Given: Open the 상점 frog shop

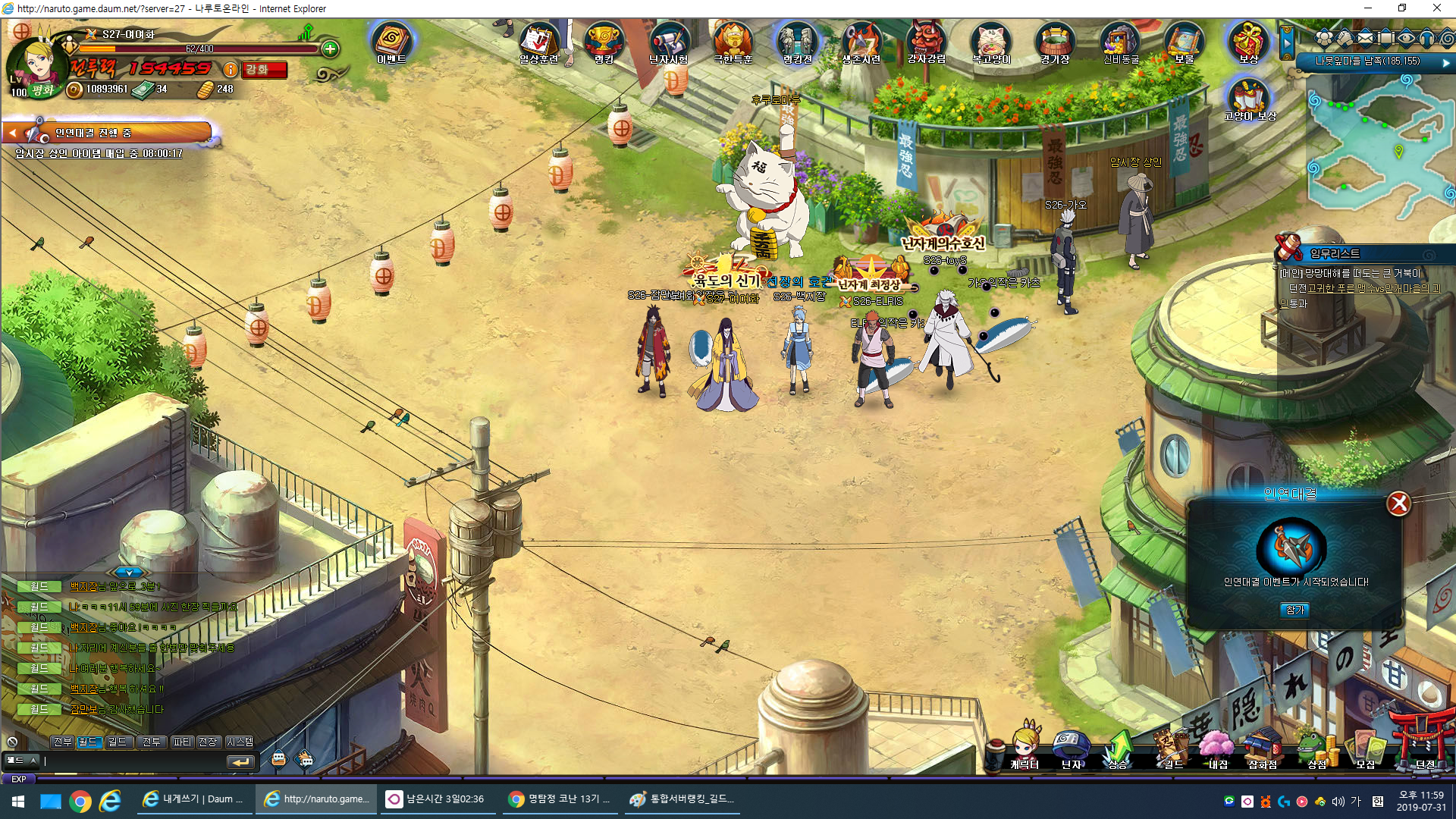Looking at the screenshot, I should [1316, 748].
